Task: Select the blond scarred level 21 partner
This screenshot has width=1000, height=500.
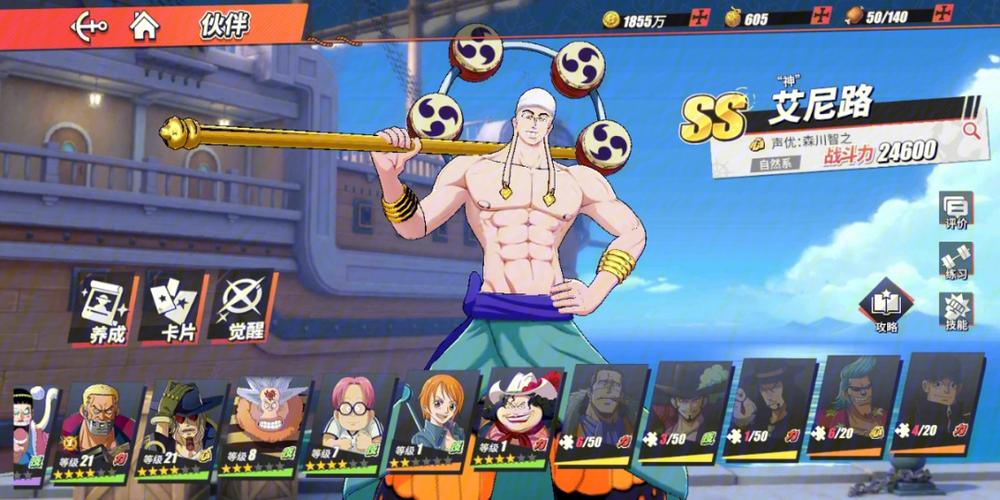Action: 99,425
